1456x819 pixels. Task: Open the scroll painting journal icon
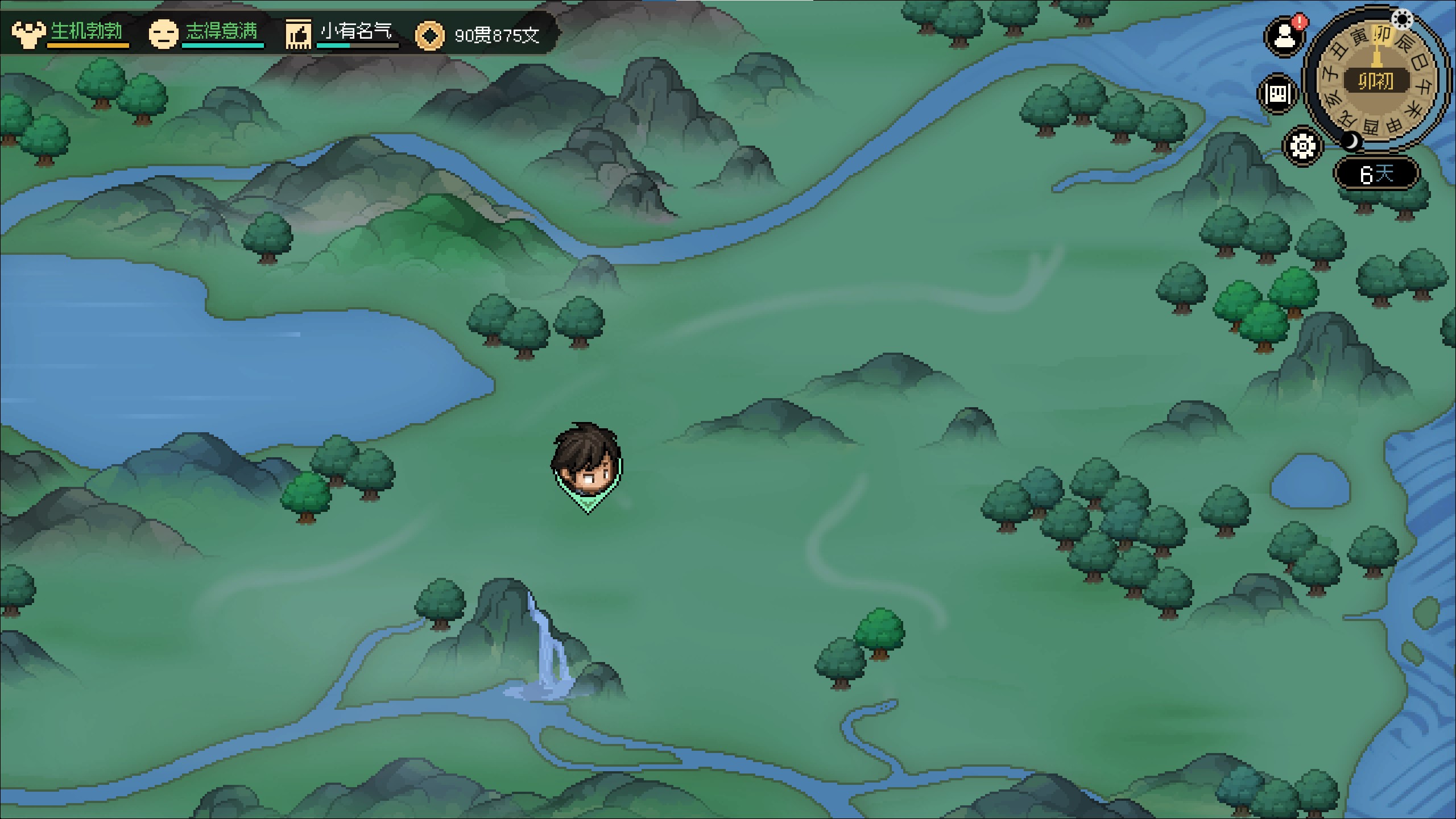pyautogui.click(x=1277, y=94)
